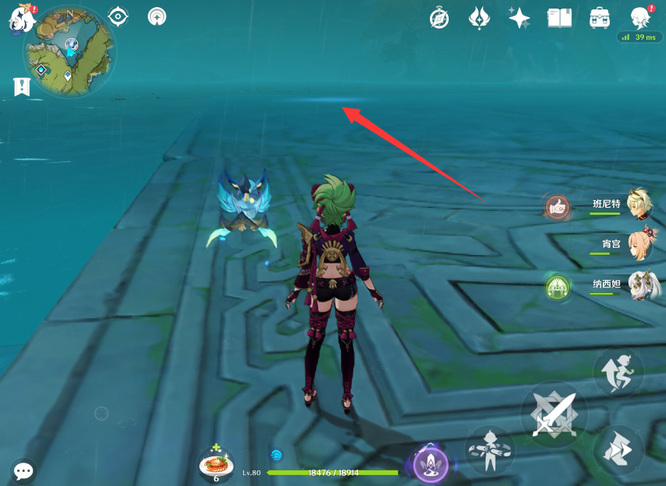Use the elemental skill button
Image resolution: width=666 pixels, height=486 pixels.
[489, 450]
